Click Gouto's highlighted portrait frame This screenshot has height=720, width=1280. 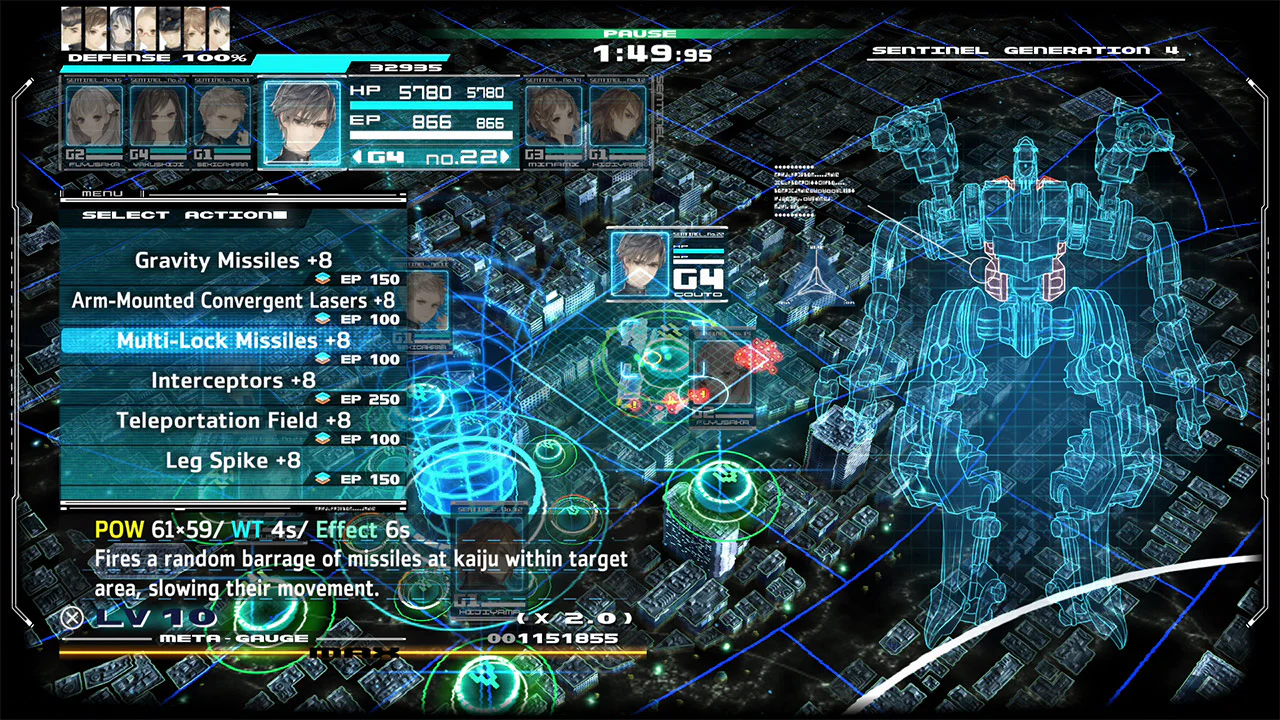click(x=302, y=120)
